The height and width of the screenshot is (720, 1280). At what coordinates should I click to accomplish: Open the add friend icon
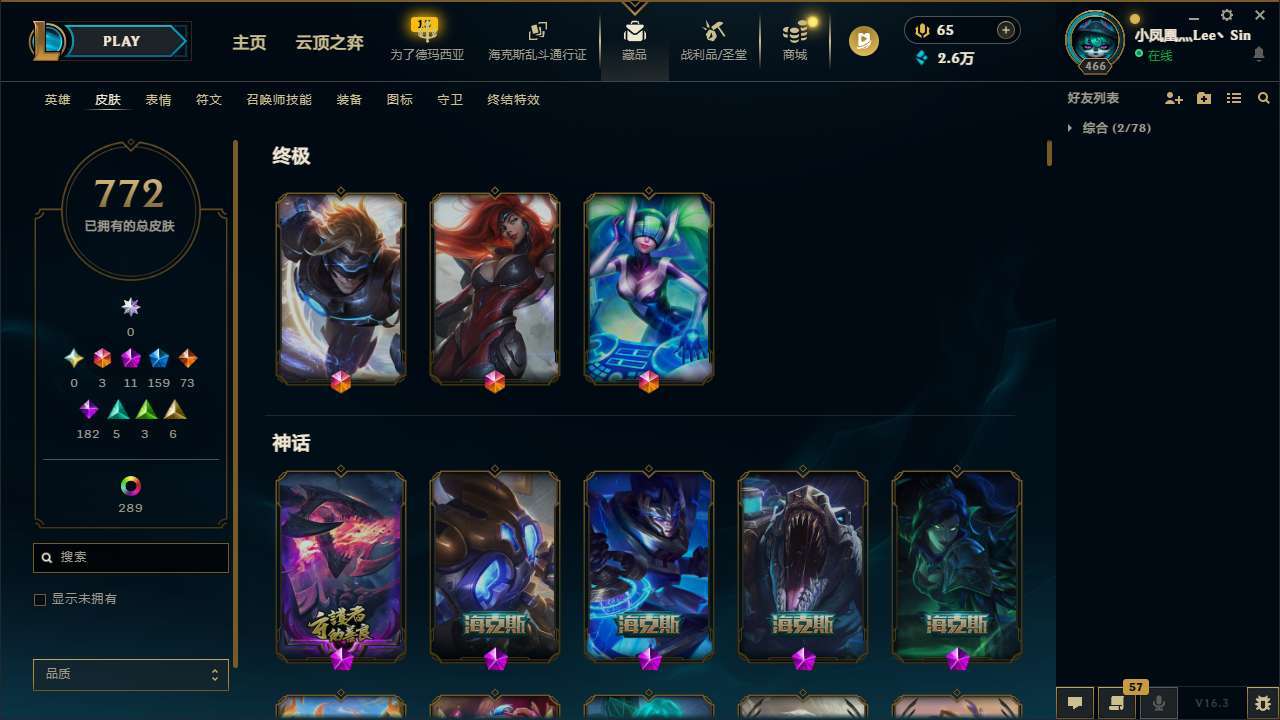pos(1174,98)
